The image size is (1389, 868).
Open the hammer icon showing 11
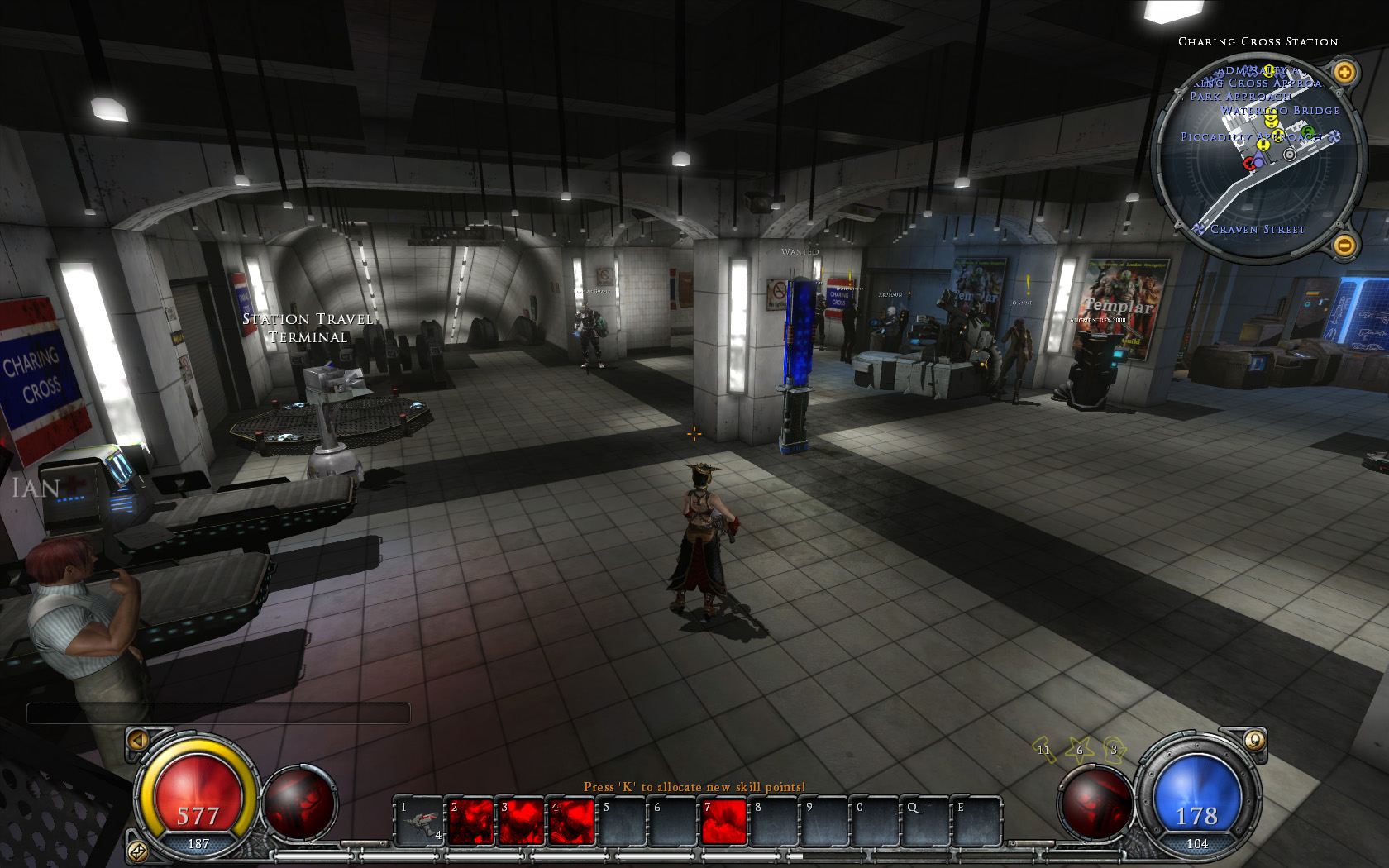[x=1043, y=749]
